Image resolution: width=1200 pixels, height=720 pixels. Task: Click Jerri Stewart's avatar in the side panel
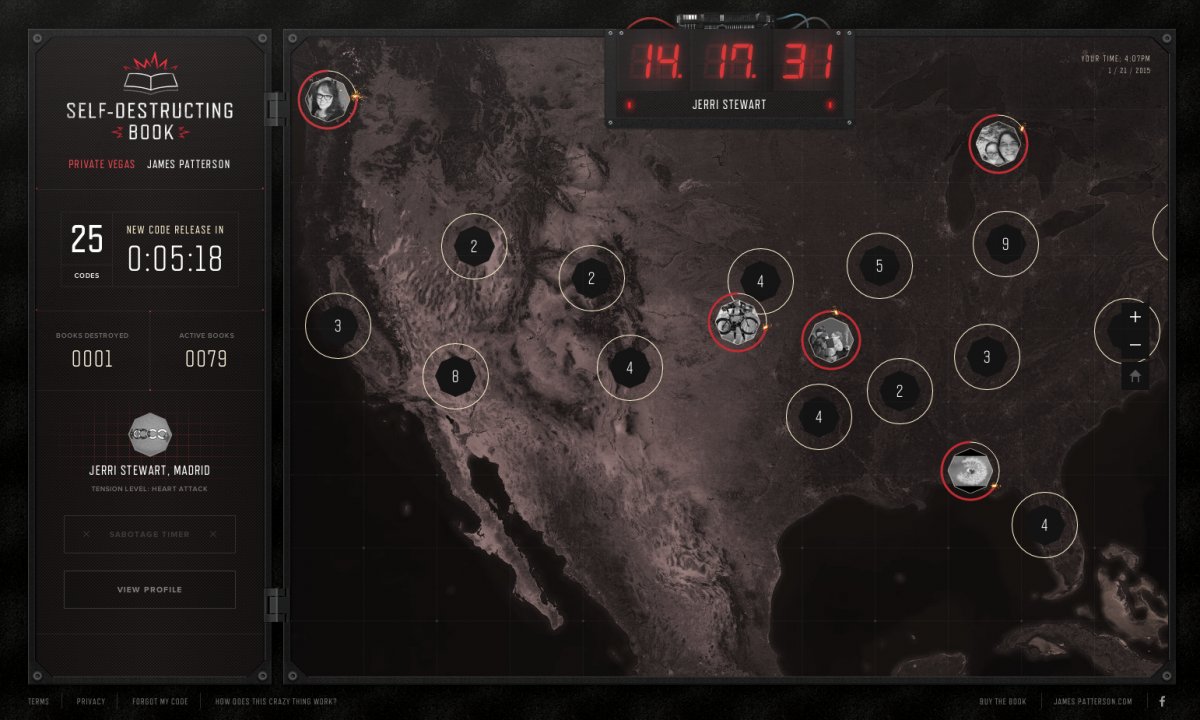pyautogui.click(x=150, y=435)
